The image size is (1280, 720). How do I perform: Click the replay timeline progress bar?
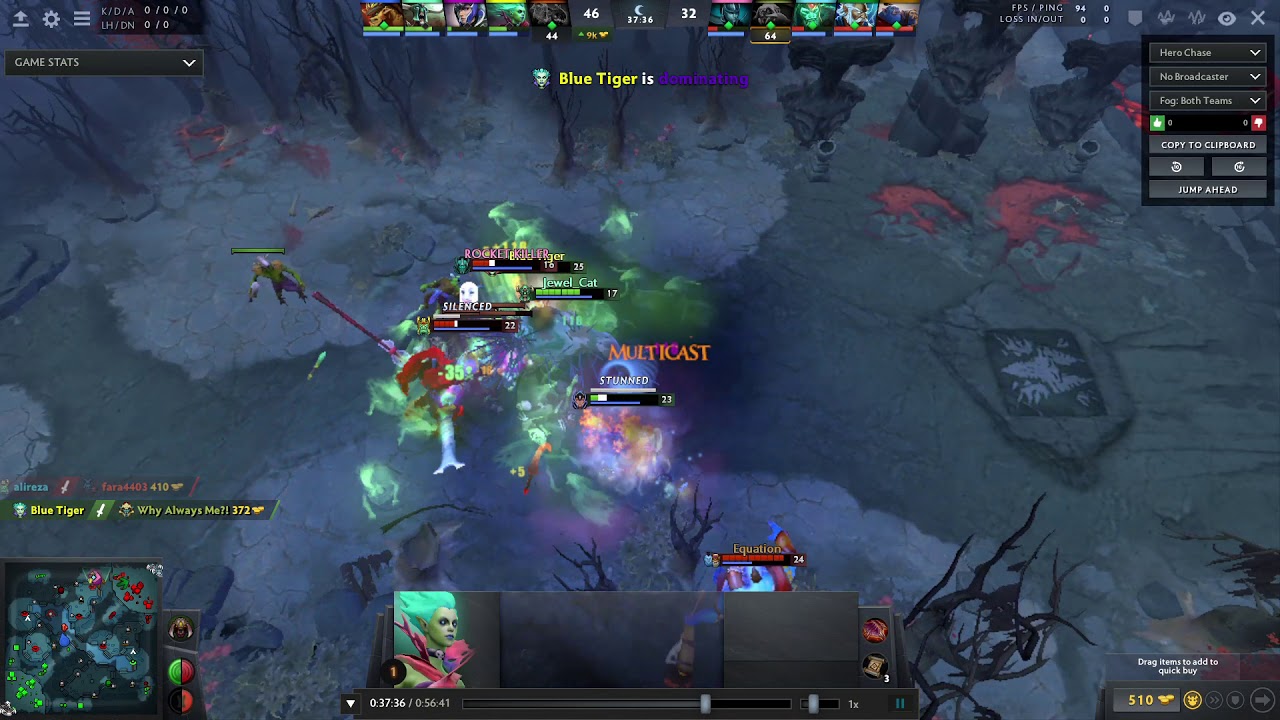pos(600,703)
